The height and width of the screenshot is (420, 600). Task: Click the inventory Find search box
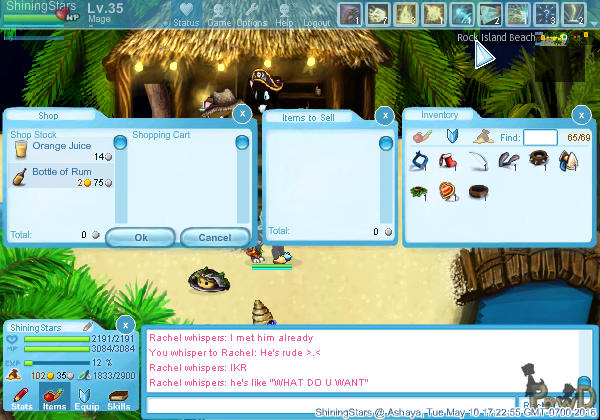[540, 138]
